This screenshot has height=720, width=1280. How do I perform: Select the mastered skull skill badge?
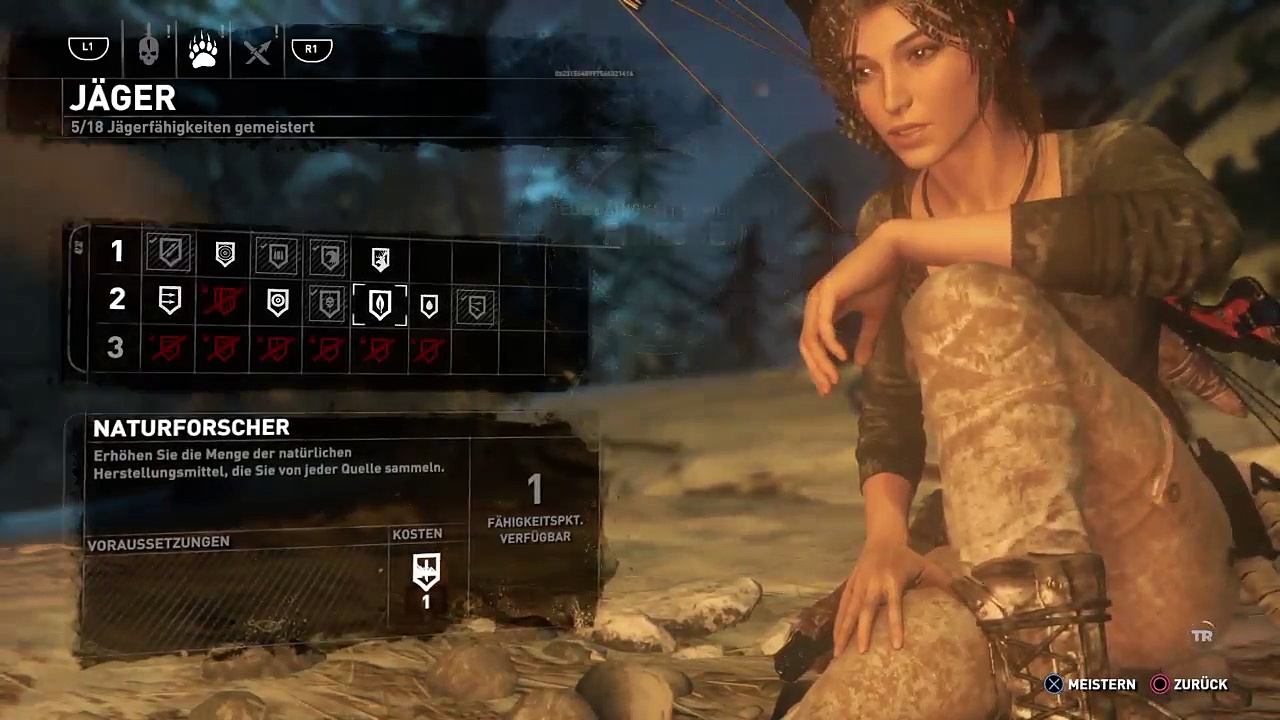[x=327, y=304]
